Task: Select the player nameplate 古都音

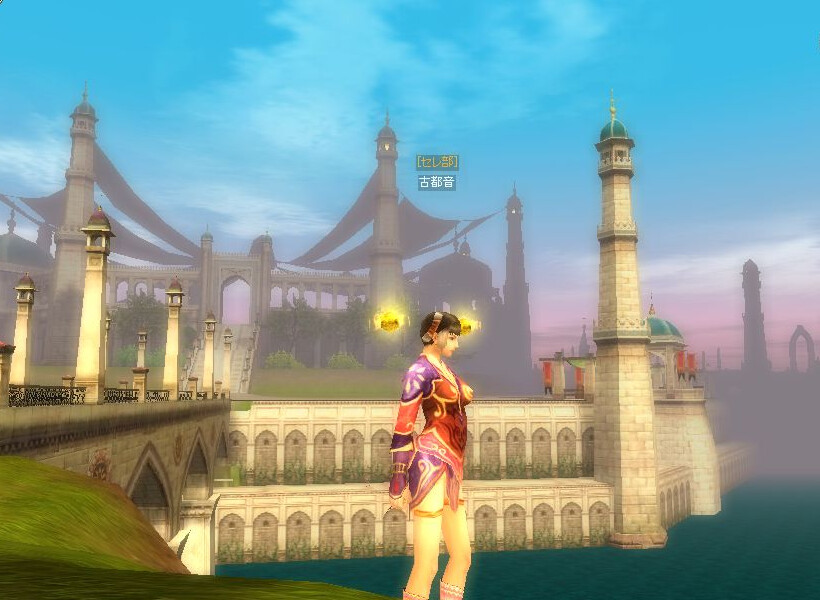Action: 437,183
